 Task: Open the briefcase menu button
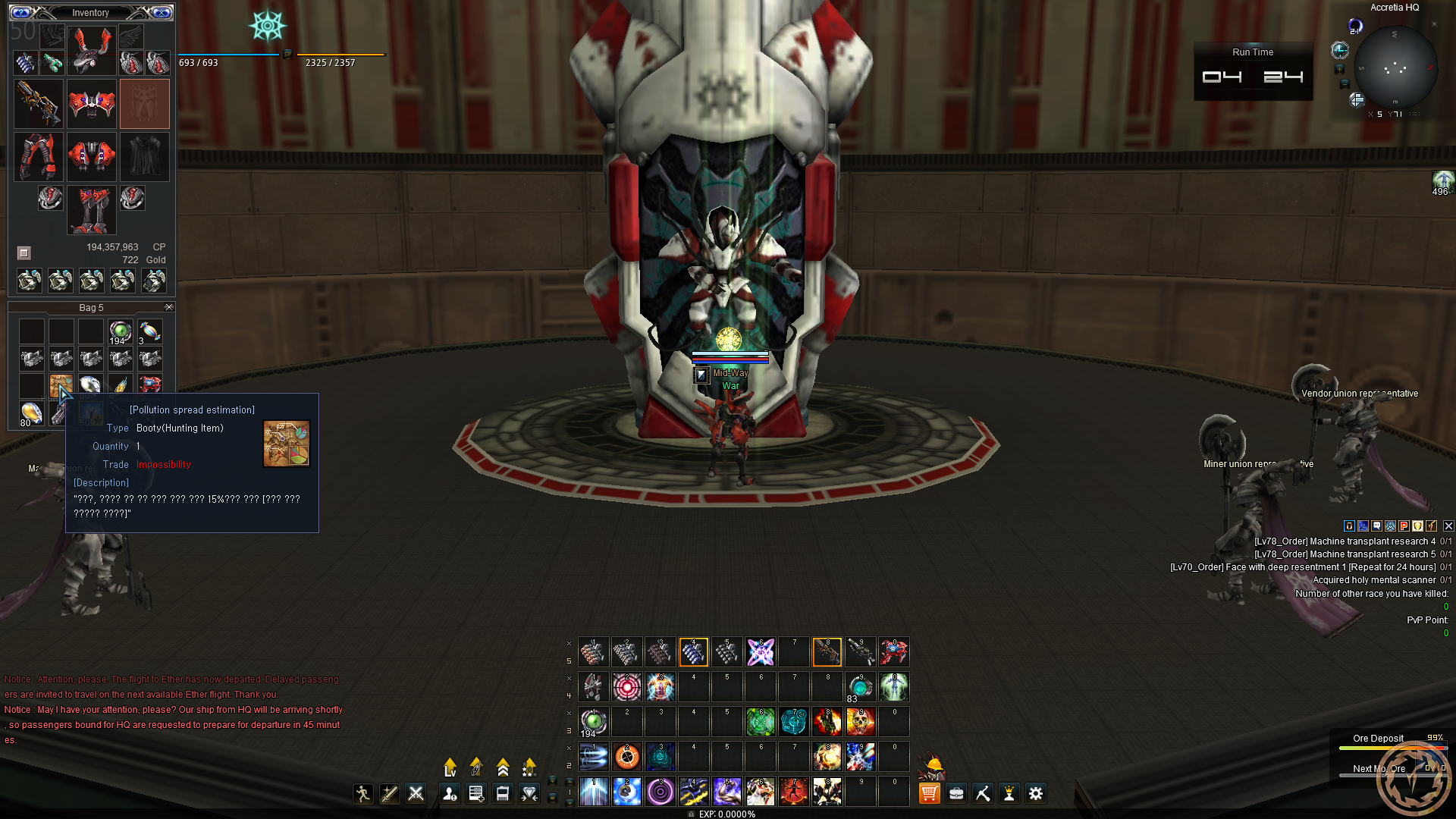(x=956, y=793)
